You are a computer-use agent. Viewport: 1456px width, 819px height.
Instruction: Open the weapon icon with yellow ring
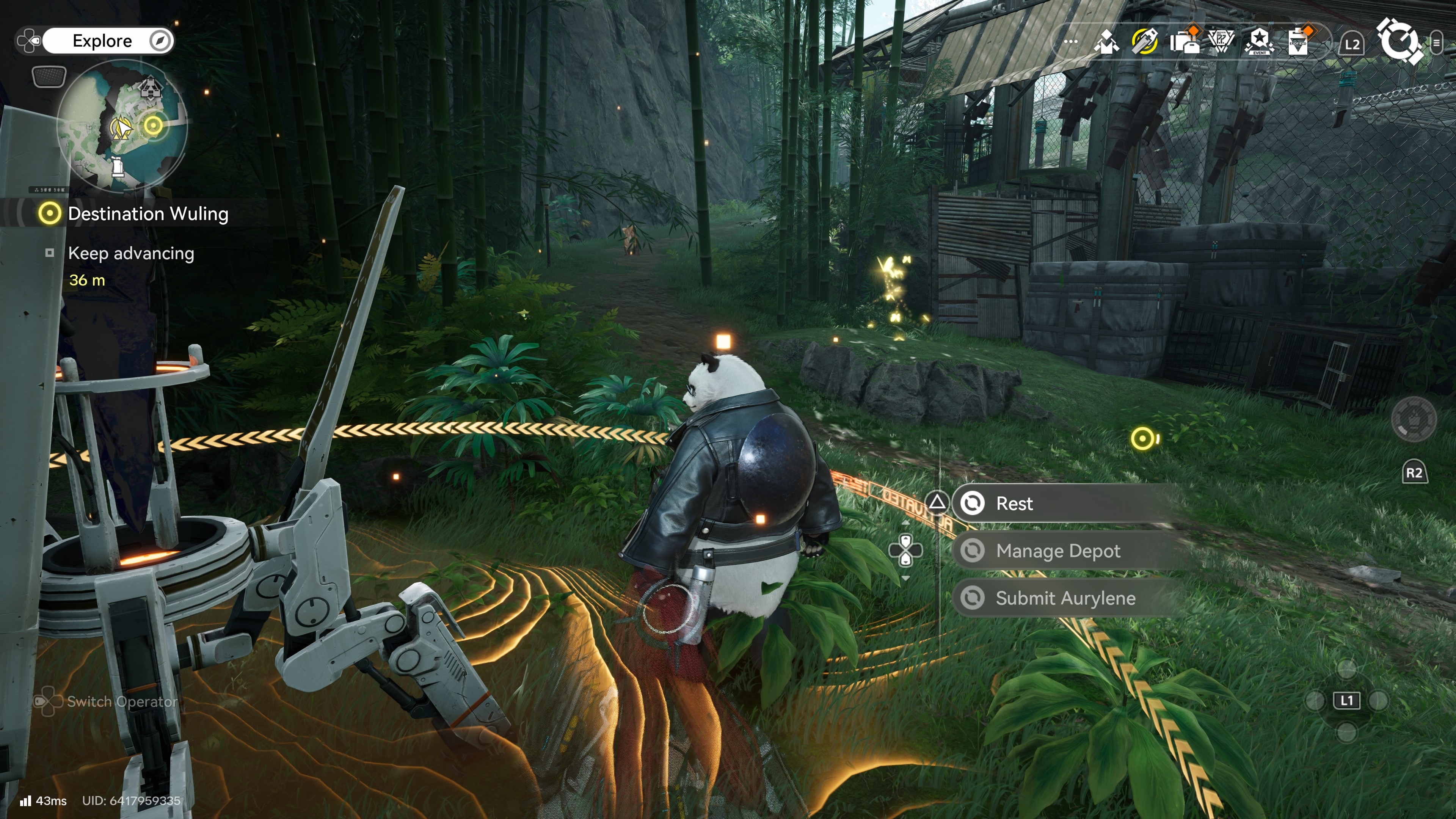(1145, 42)
